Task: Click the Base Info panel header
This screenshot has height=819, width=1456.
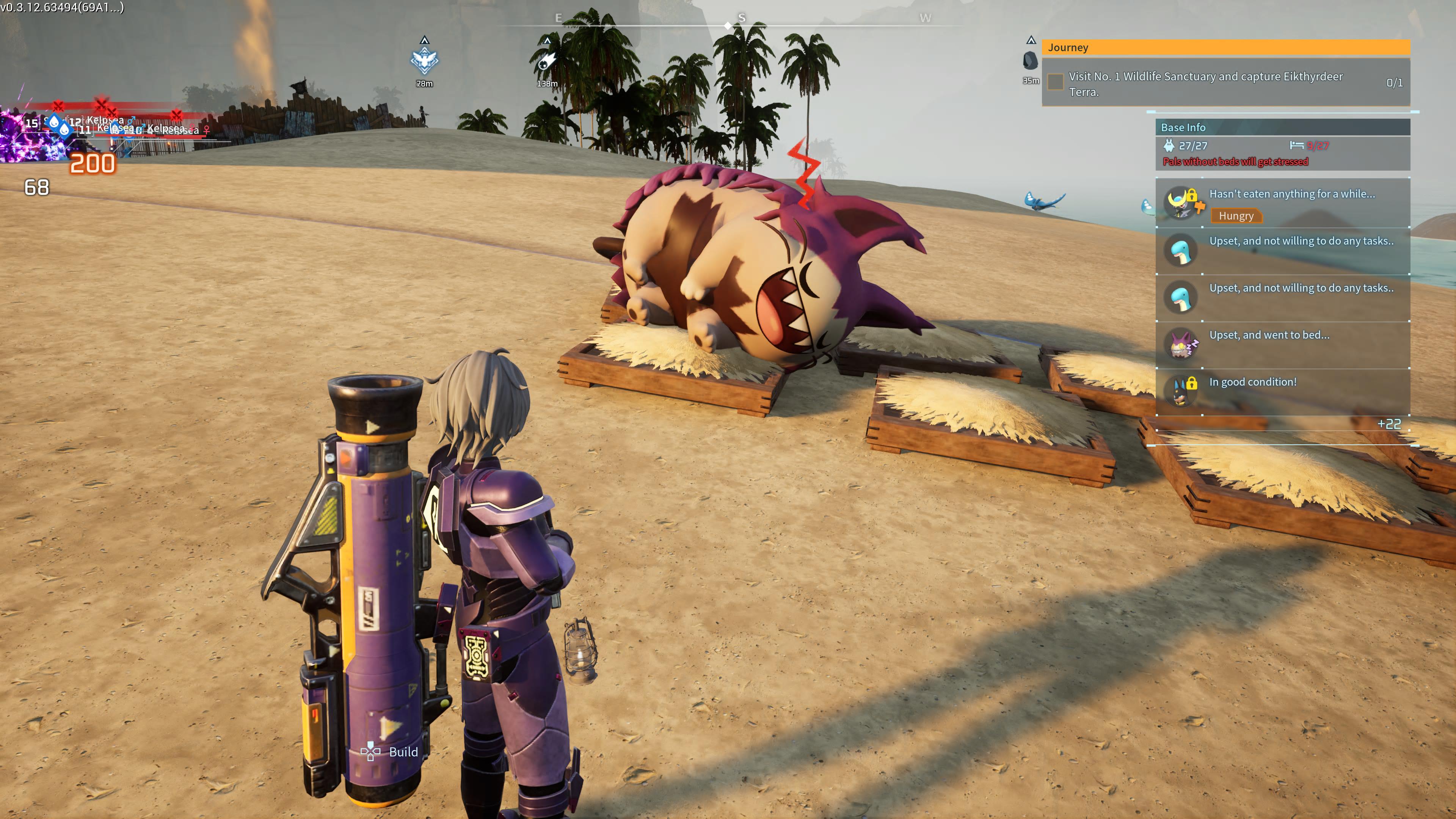Action: coord(1282,127)
